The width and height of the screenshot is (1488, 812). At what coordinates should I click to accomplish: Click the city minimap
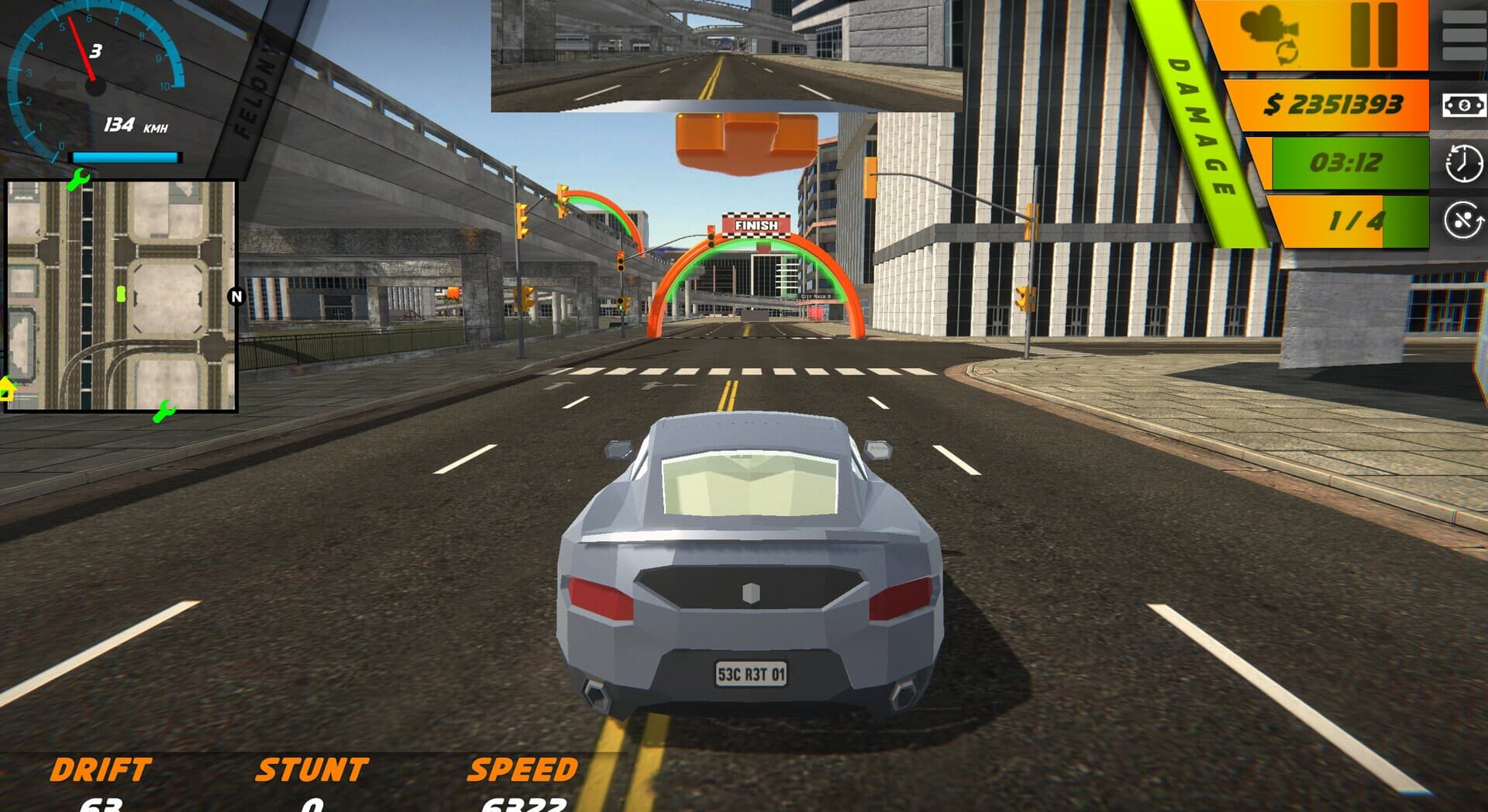[121, 296]
